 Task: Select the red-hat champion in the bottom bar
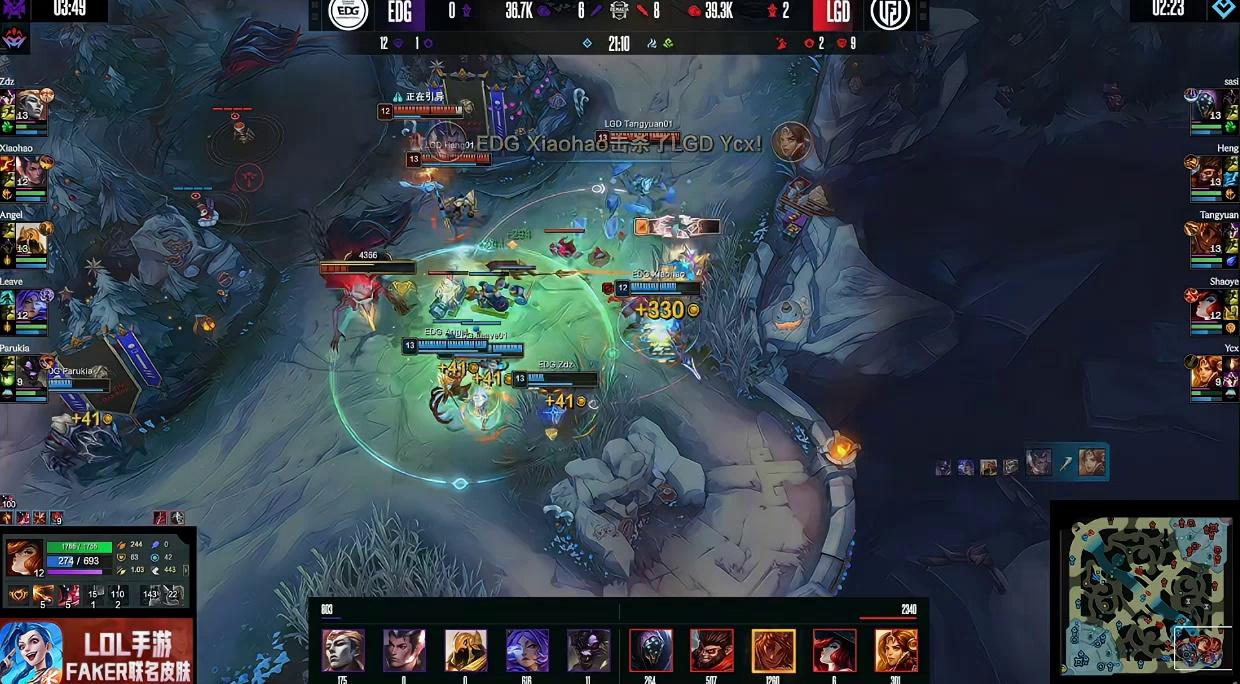coord(834,650)
